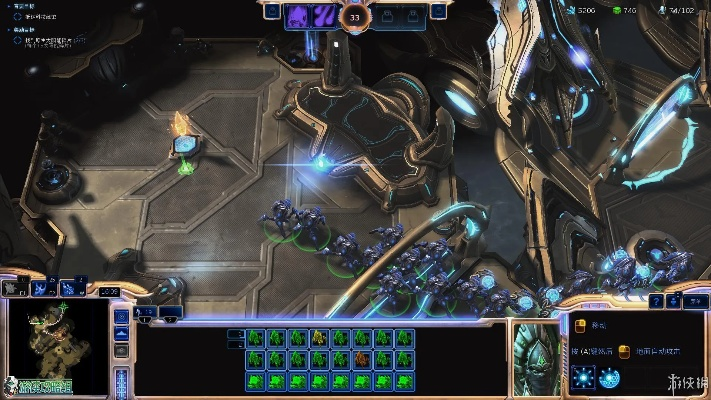Click the top button on the minimap's side strip

click(121, 317)
